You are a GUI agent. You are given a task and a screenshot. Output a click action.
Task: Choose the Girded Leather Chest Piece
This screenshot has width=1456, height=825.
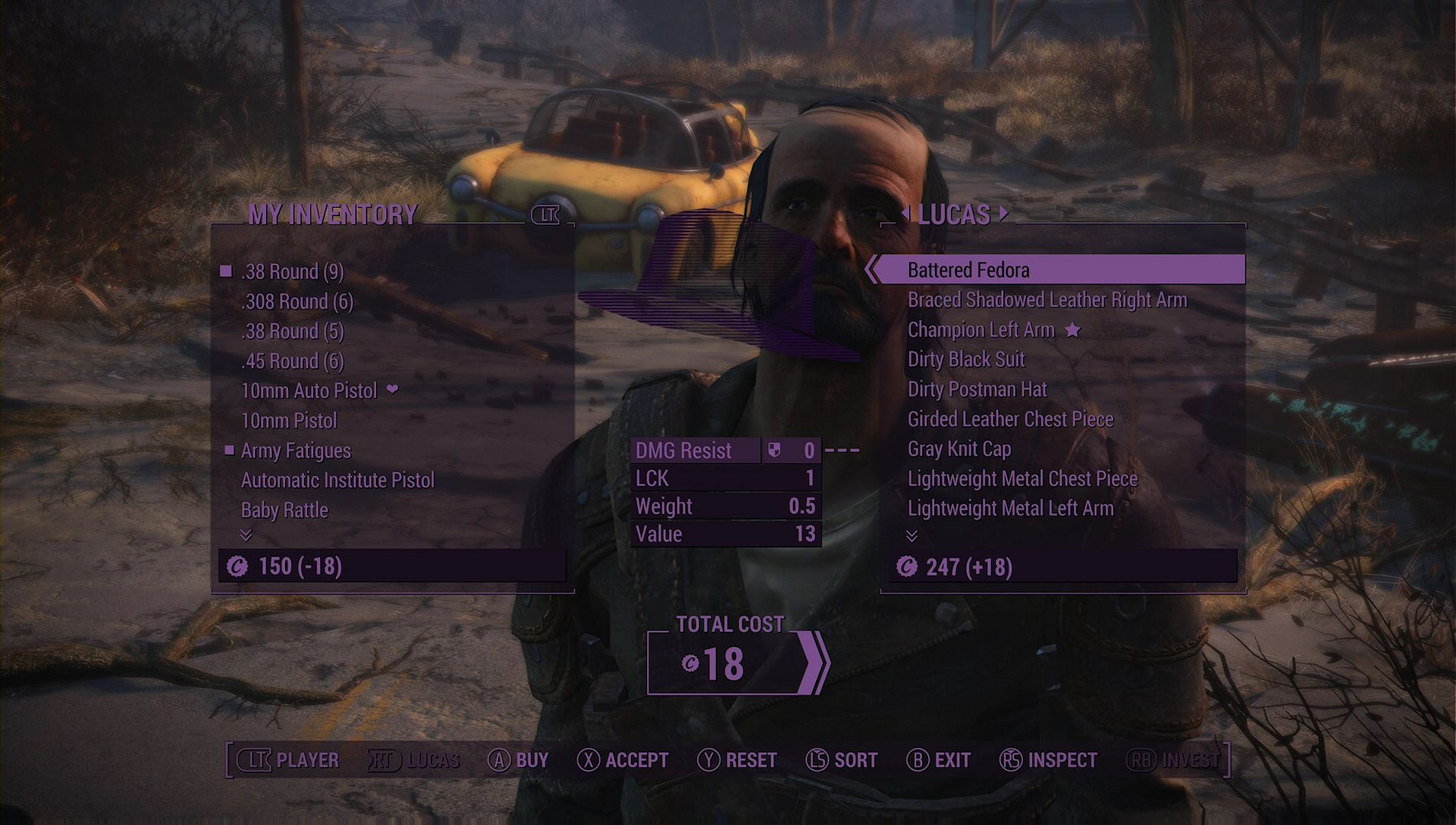coord(1010,419)
